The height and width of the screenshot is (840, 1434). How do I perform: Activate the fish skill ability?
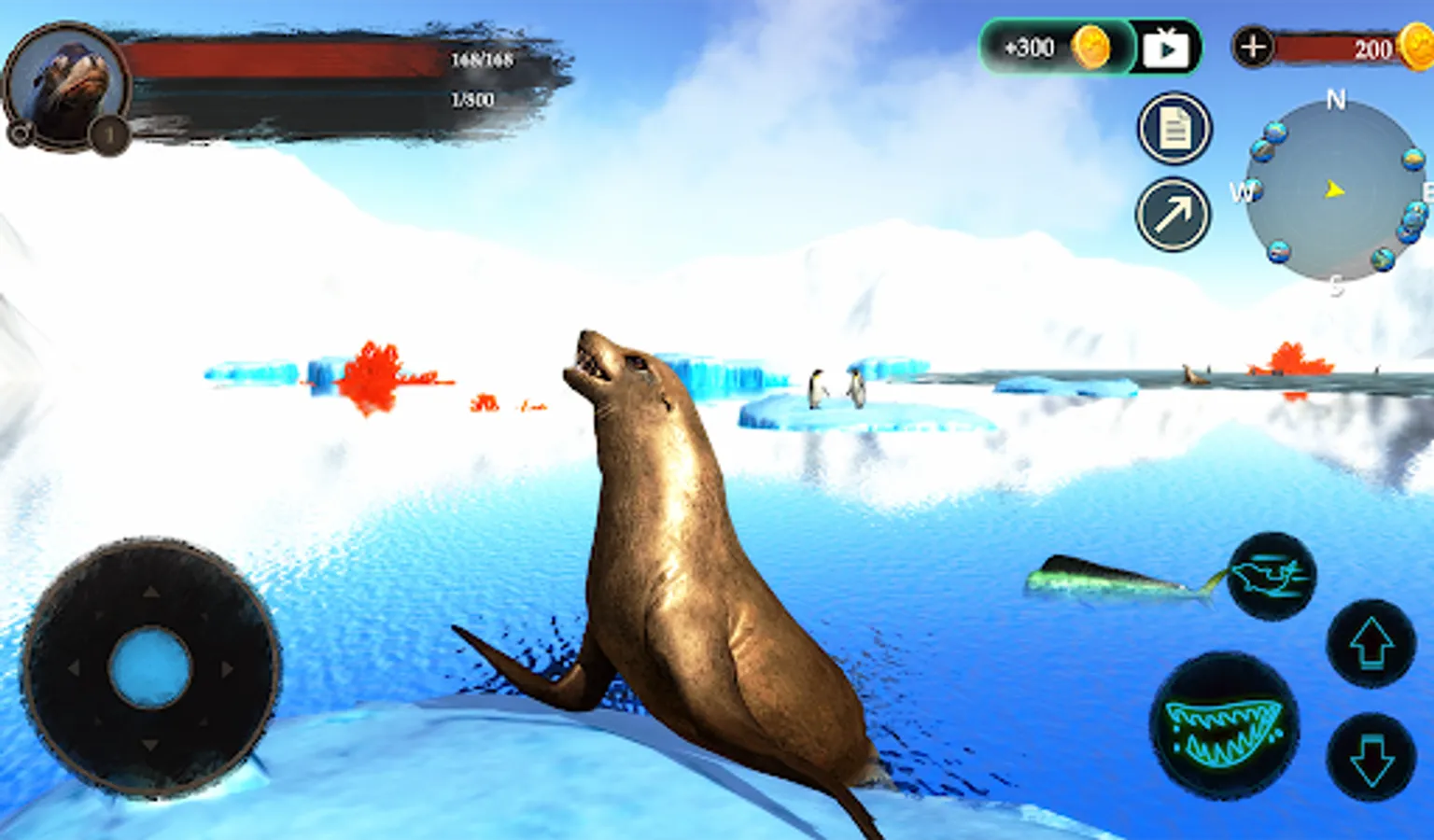pyautogui.click(x=1271, y=575)
